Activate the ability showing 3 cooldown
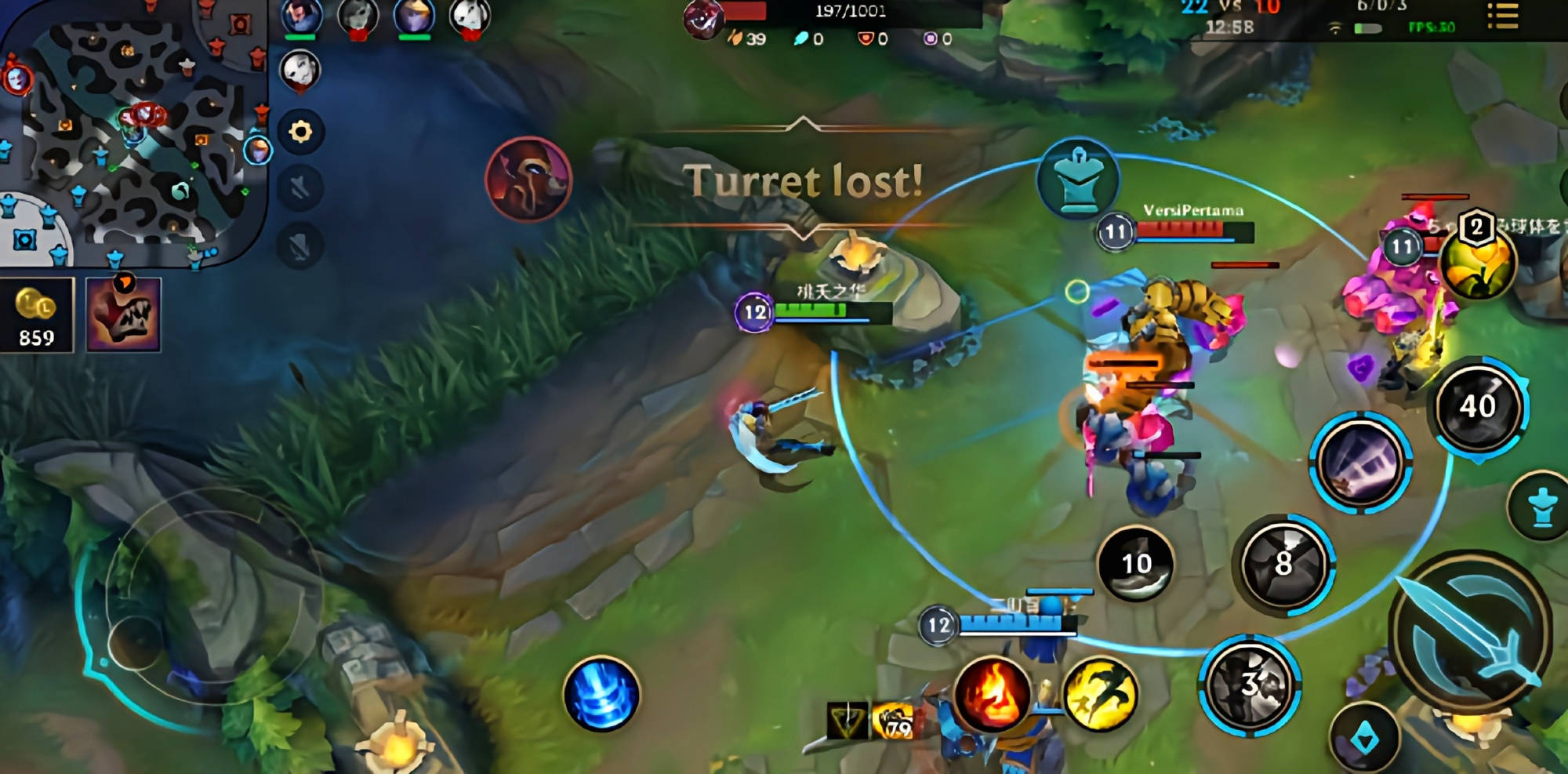1568x774 pixels. (1249, 685)
